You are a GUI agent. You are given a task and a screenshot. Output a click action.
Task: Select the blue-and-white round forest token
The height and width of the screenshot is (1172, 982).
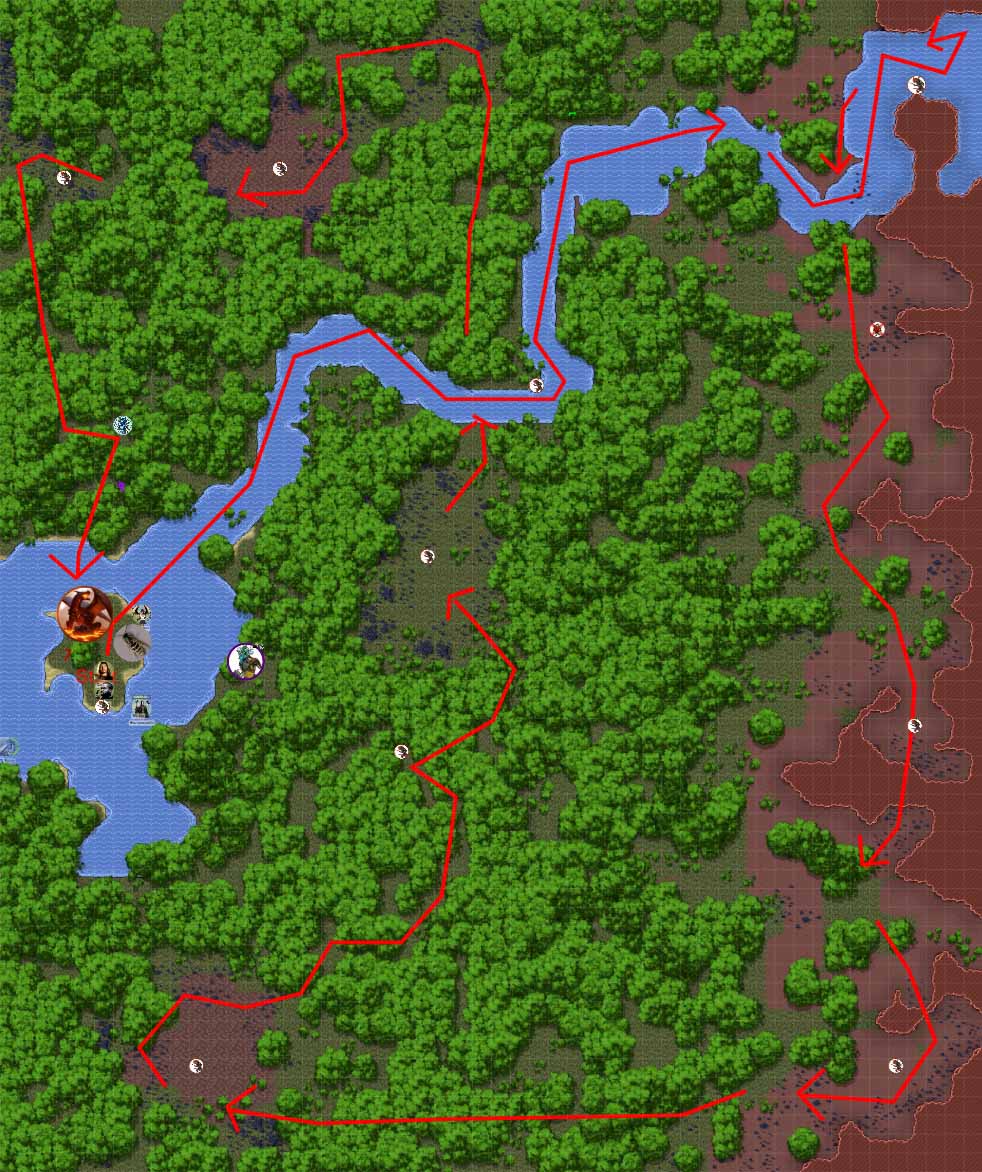(122, 425)
